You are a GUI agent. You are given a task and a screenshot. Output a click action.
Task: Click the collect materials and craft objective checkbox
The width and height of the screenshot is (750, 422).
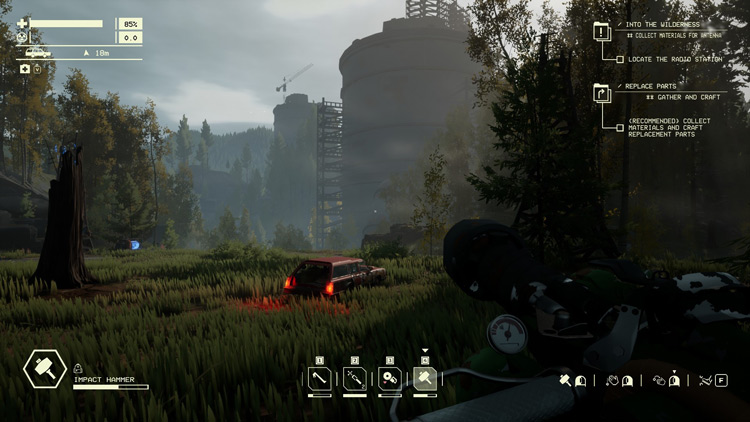pyautogui.click(x=621, y=127)
